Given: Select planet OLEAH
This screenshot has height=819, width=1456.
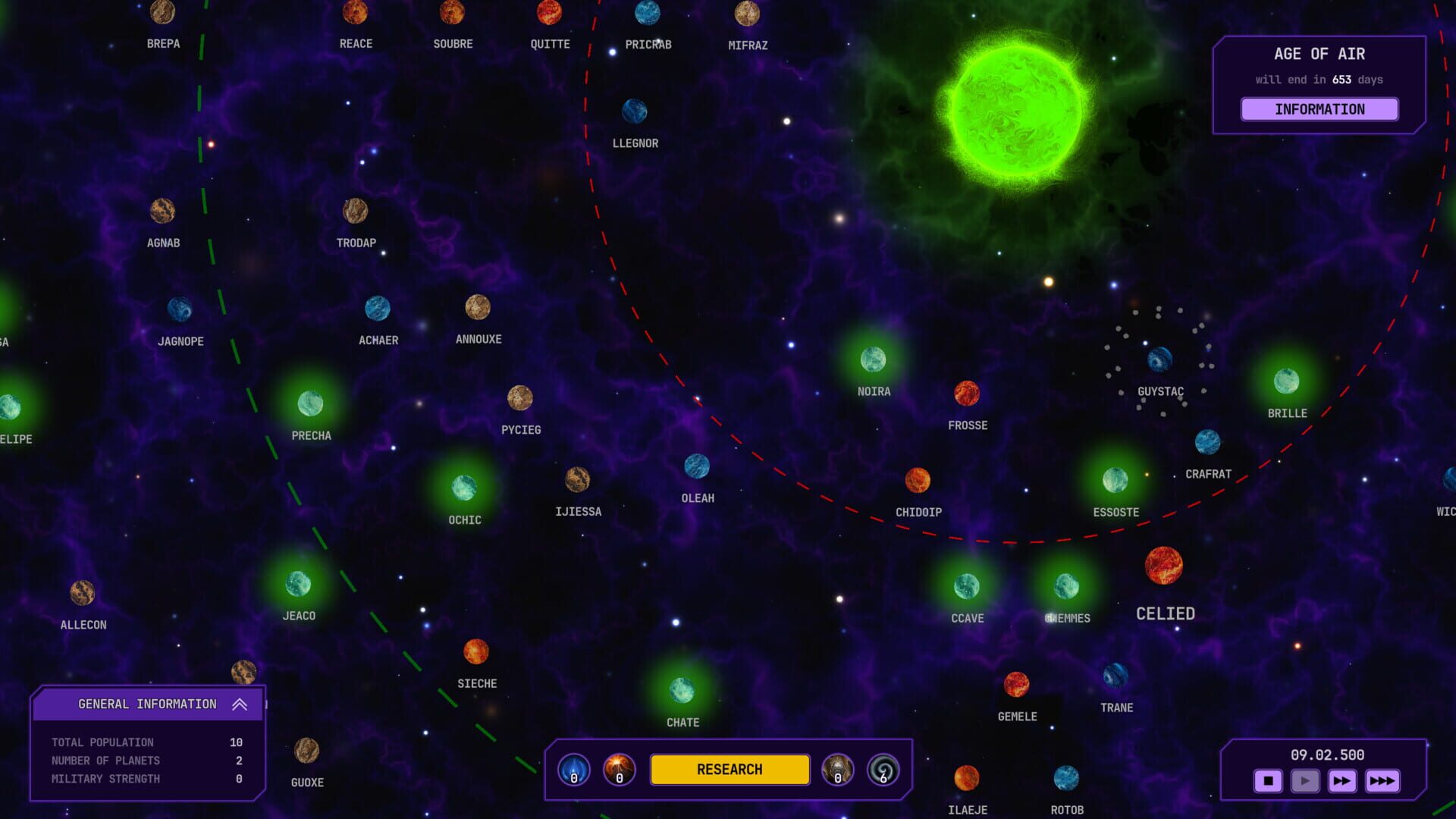Looking at the screenshot, I should [697, 468].
